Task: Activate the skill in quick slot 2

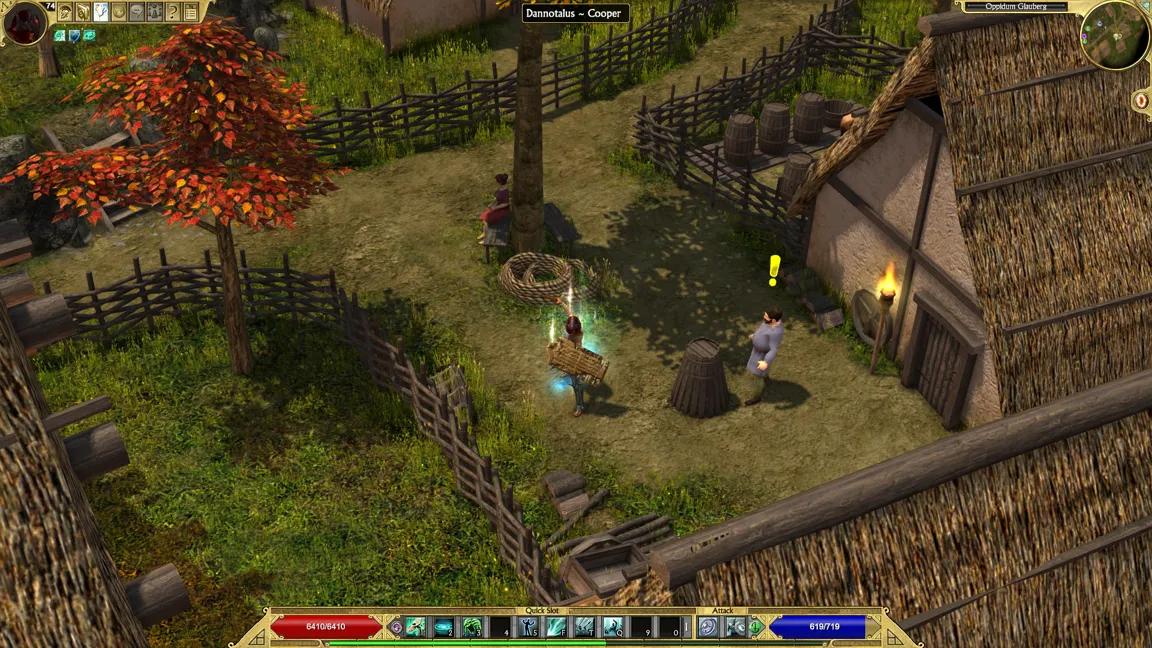Action: click(x=443, y=627)
